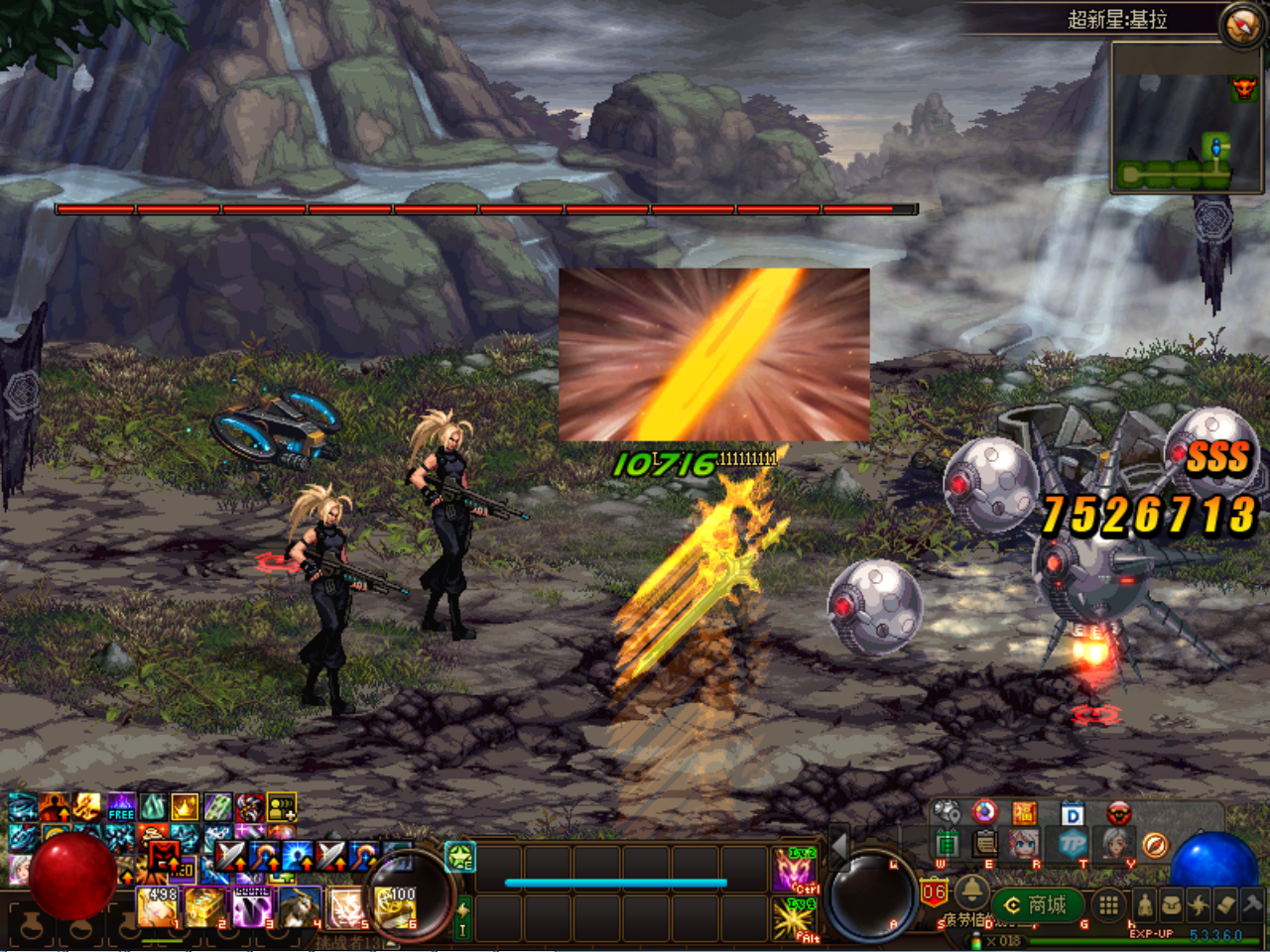This screenshot has width=1270, height=952.
Task: Open the nine-dot grid menu
Action: click(x=1108, y=904)
